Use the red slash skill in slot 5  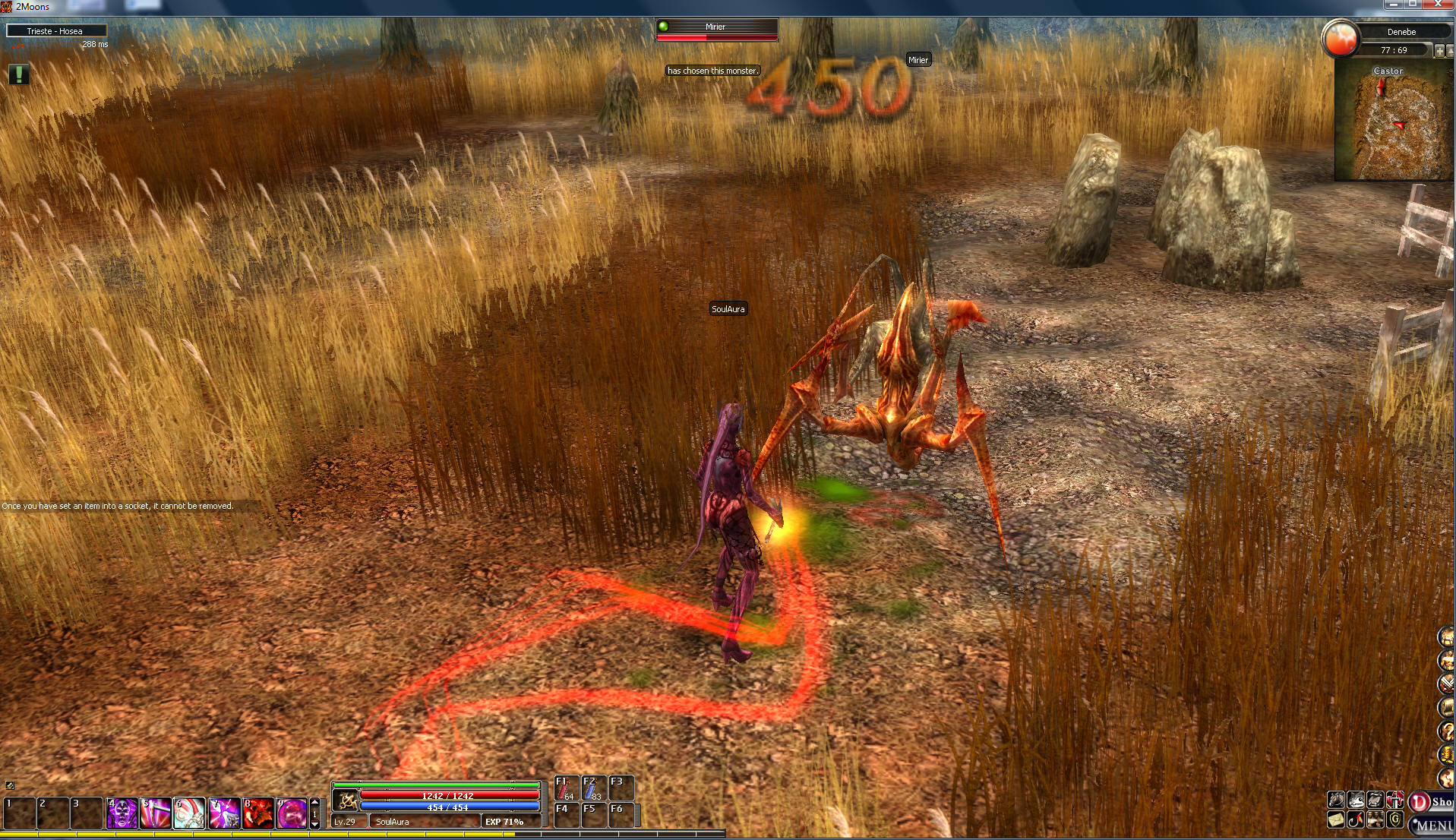tap(156, 813)
